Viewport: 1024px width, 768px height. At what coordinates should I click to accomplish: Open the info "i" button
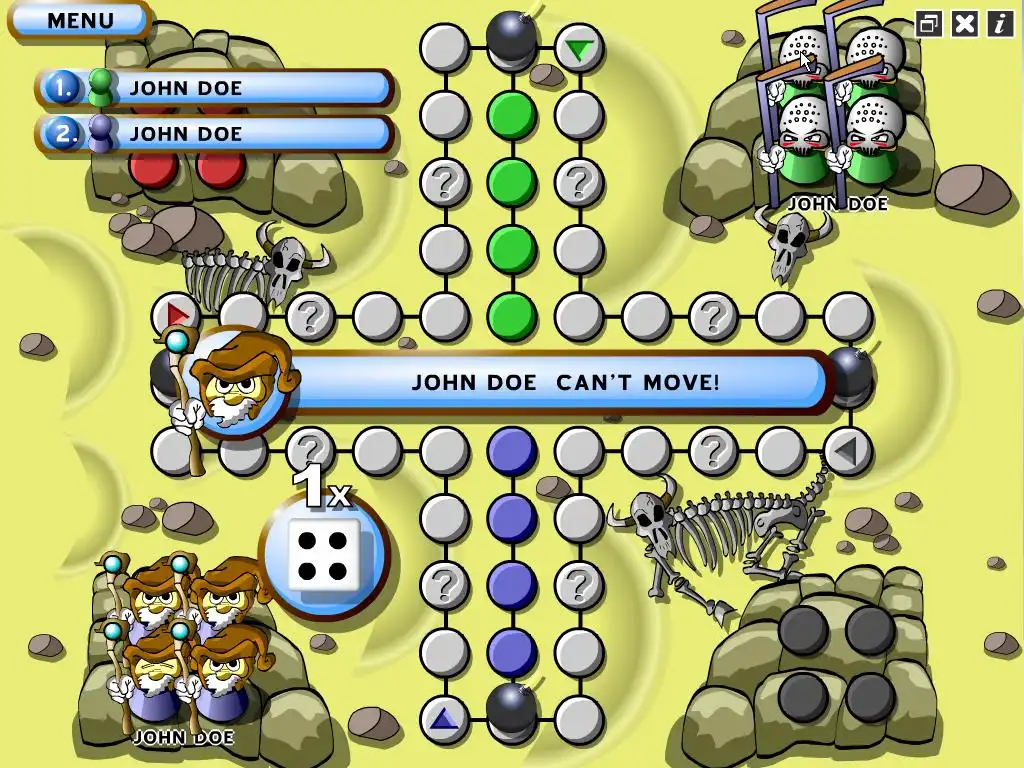[999, 24]
